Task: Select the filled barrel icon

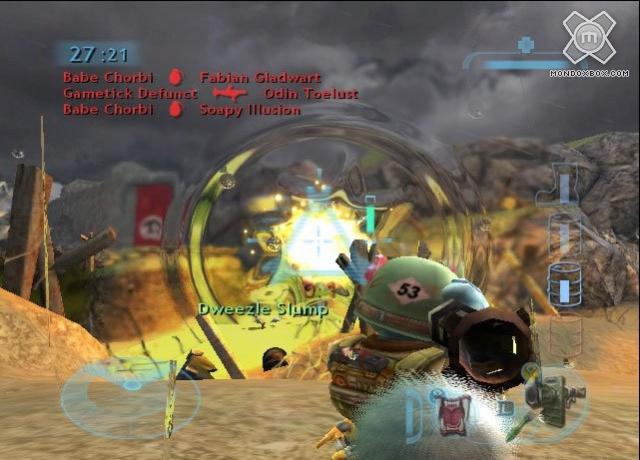Action: coord(564,285)
